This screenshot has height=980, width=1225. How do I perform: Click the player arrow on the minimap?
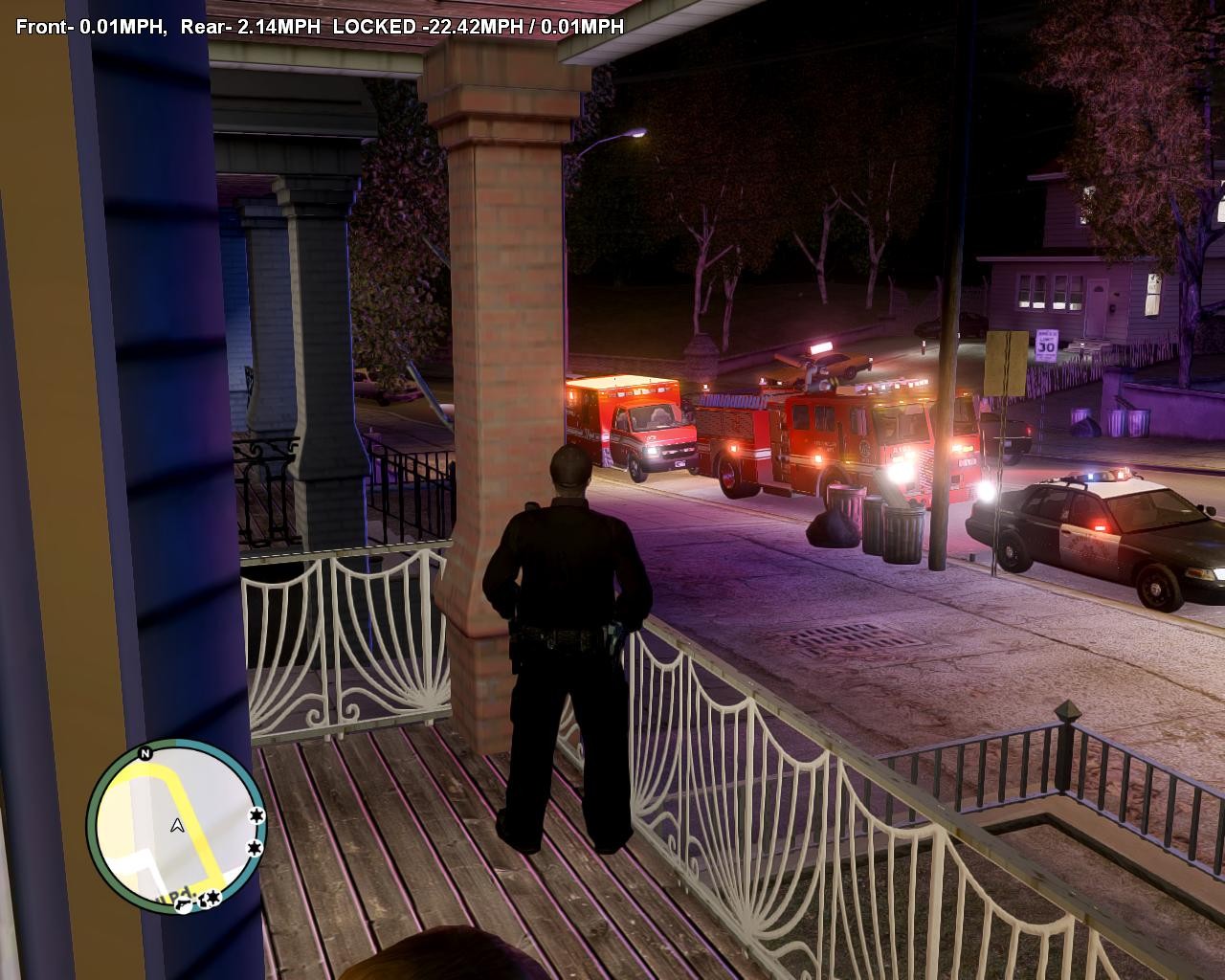[177, 825]
